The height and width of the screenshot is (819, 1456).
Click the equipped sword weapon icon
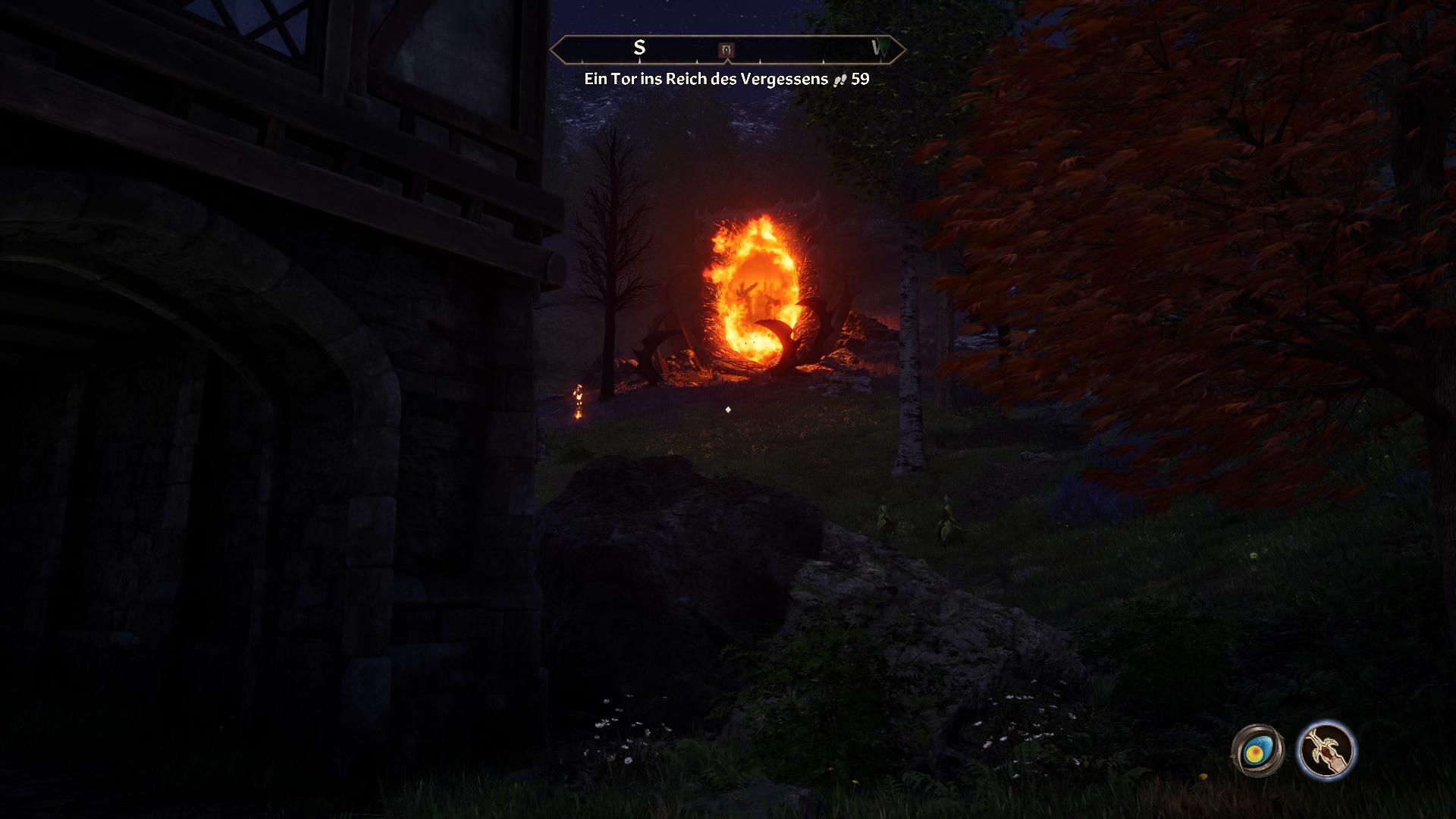tap(1326, 751)
